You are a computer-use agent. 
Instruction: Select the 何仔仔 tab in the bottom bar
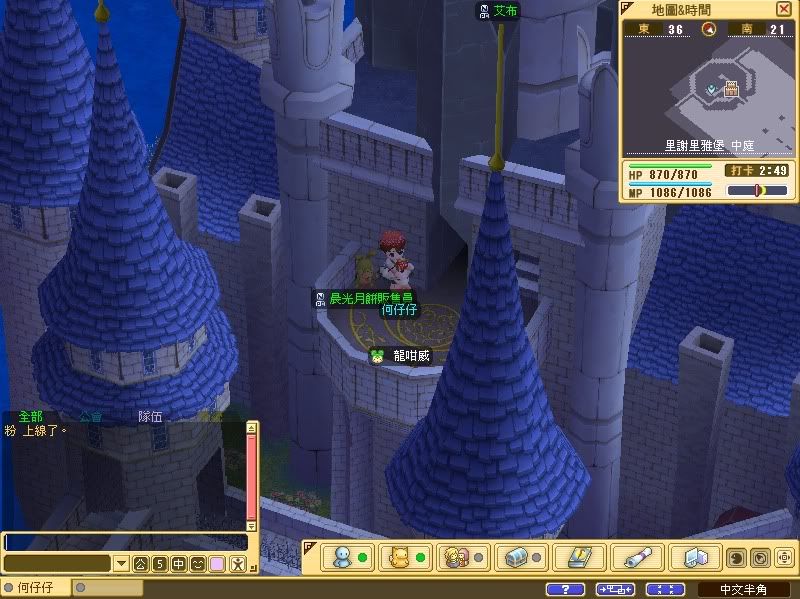(36, 589)
